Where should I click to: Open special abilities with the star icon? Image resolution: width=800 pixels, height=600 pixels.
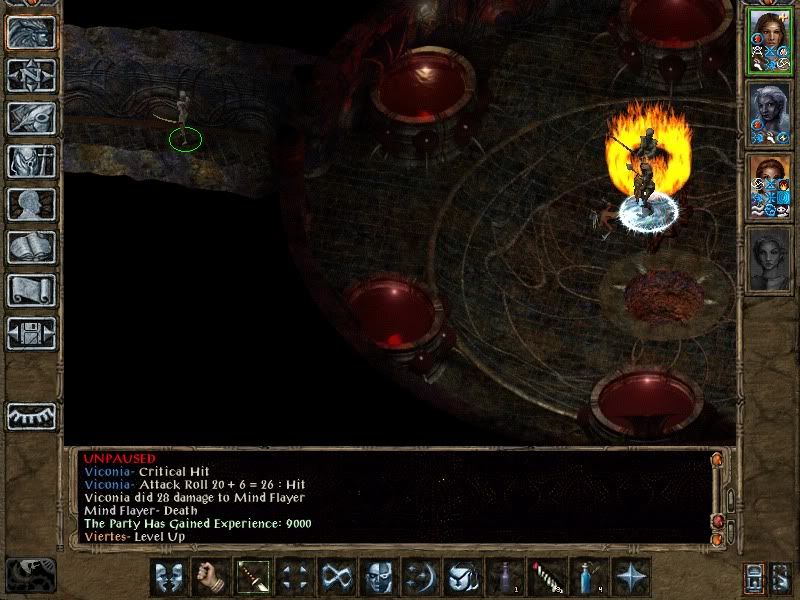631,577
